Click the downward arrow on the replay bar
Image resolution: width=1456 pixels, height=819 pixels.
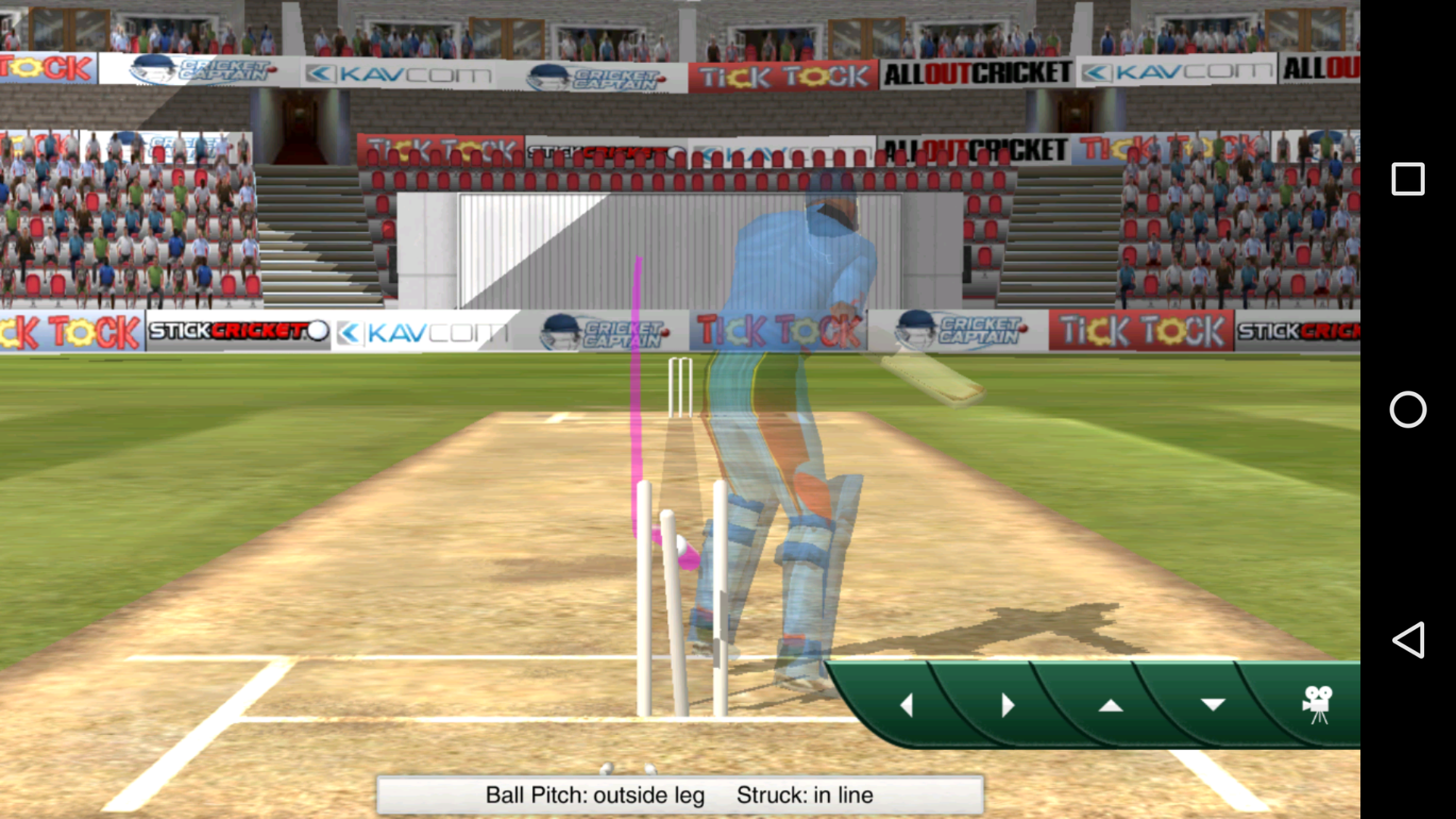click(1213, 705)
